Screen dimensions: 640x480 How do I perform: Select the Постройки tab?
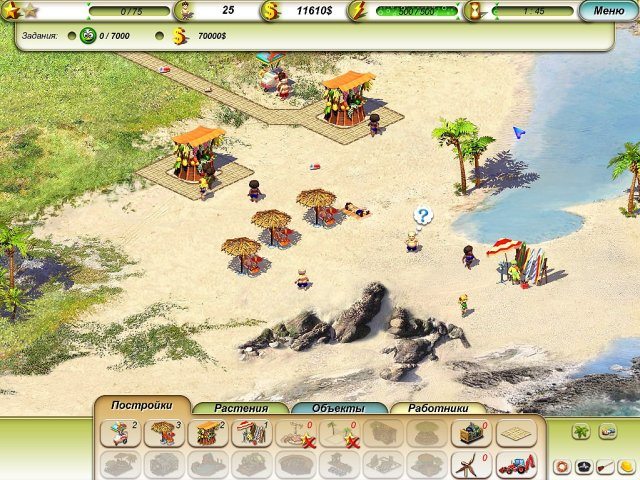[x=141, y=405]
